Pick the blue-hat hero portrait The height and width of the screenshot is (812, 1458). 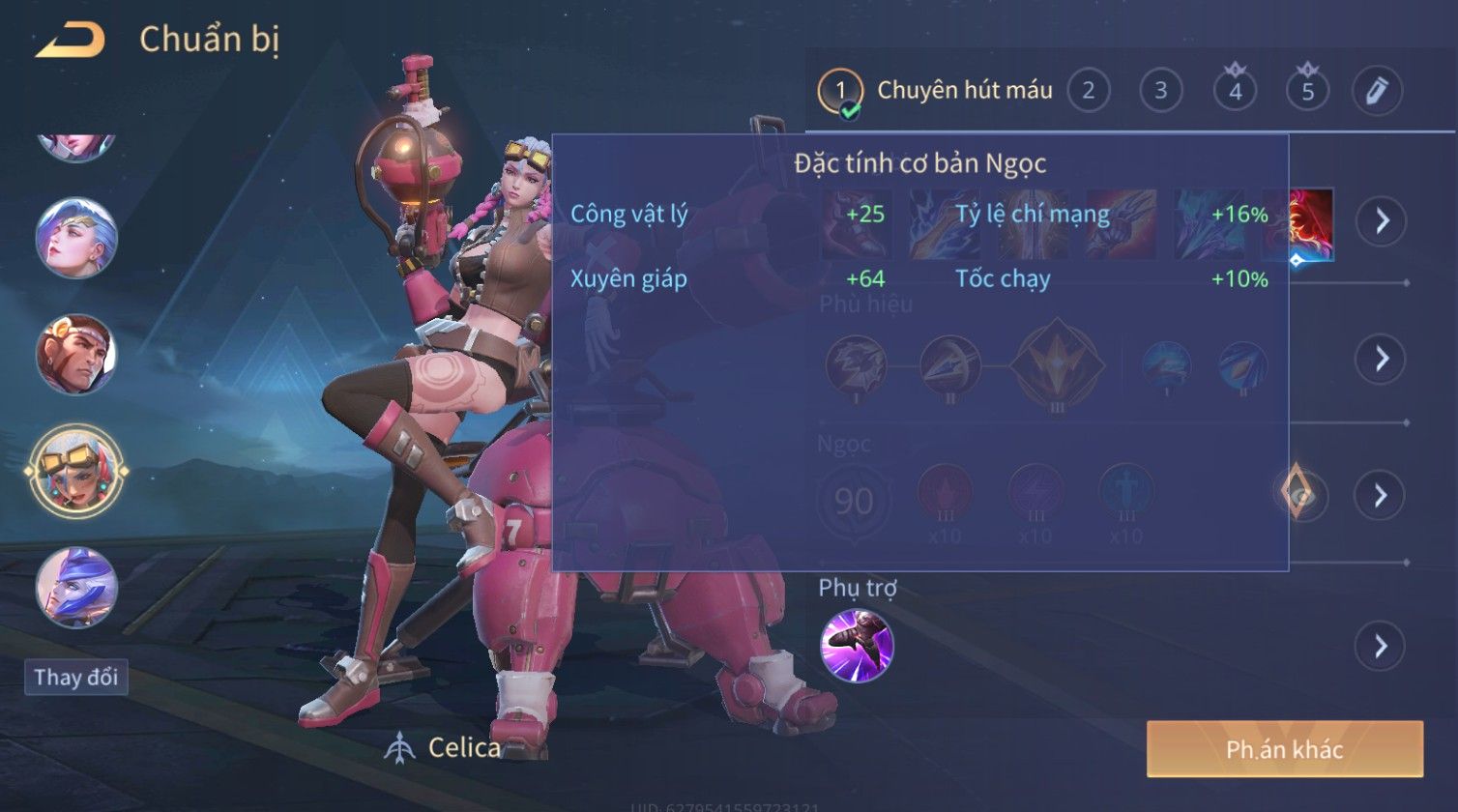(76, 587)
